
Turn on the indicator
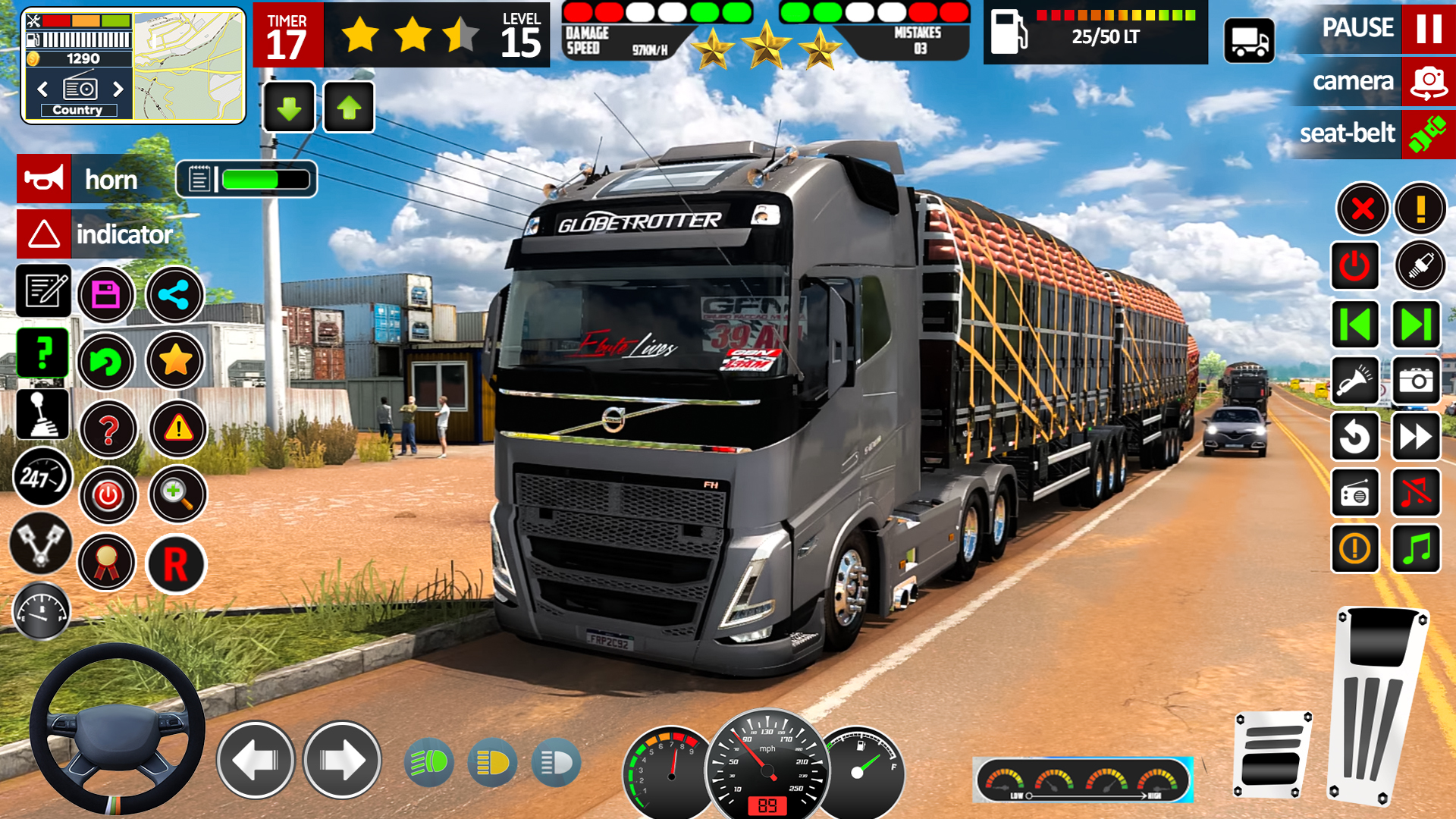(44, 234)
